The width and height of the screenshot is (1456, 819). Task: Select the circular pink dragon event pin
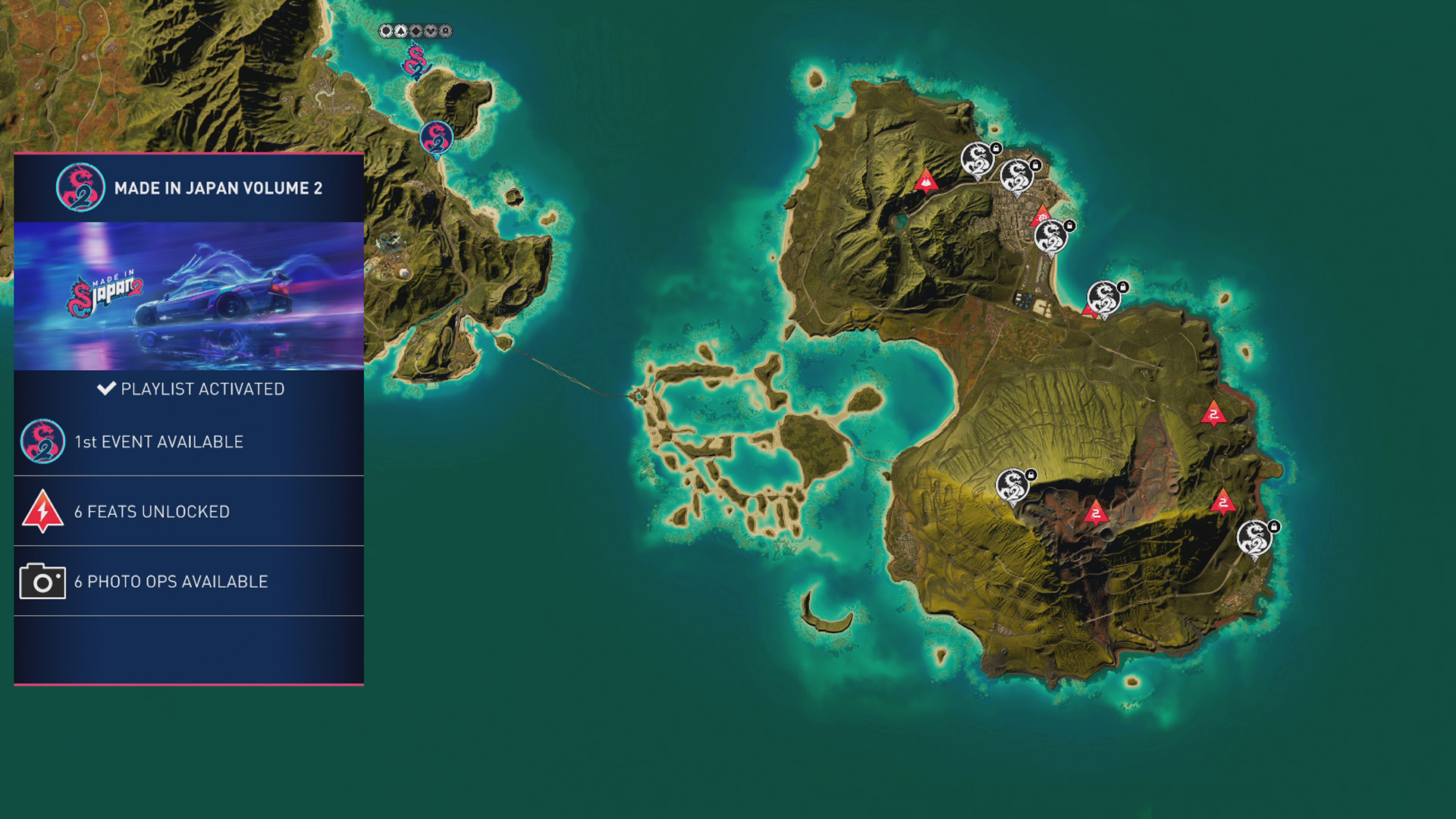[x=436, y=138]
